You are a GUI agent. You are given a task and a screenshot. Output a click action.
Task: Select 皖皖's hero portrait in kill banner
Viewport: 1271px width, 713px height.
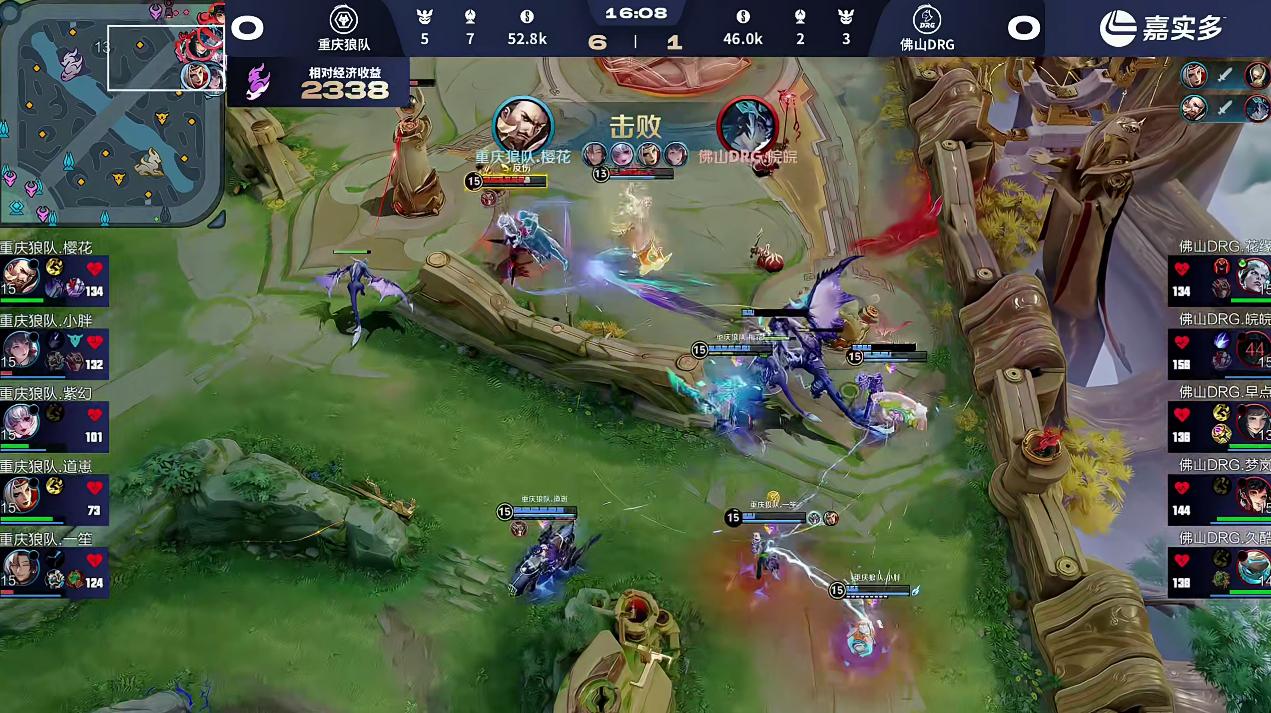coord(747,126)
